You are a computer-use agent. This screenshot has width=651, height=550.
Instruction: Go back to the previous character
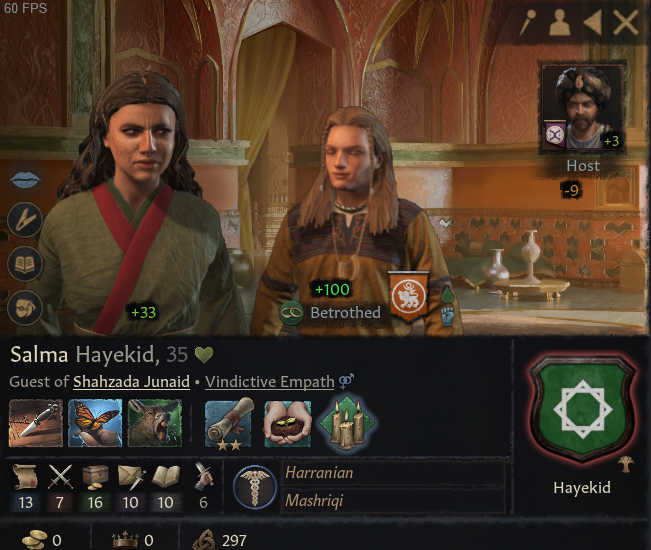(x=593, y=22)
